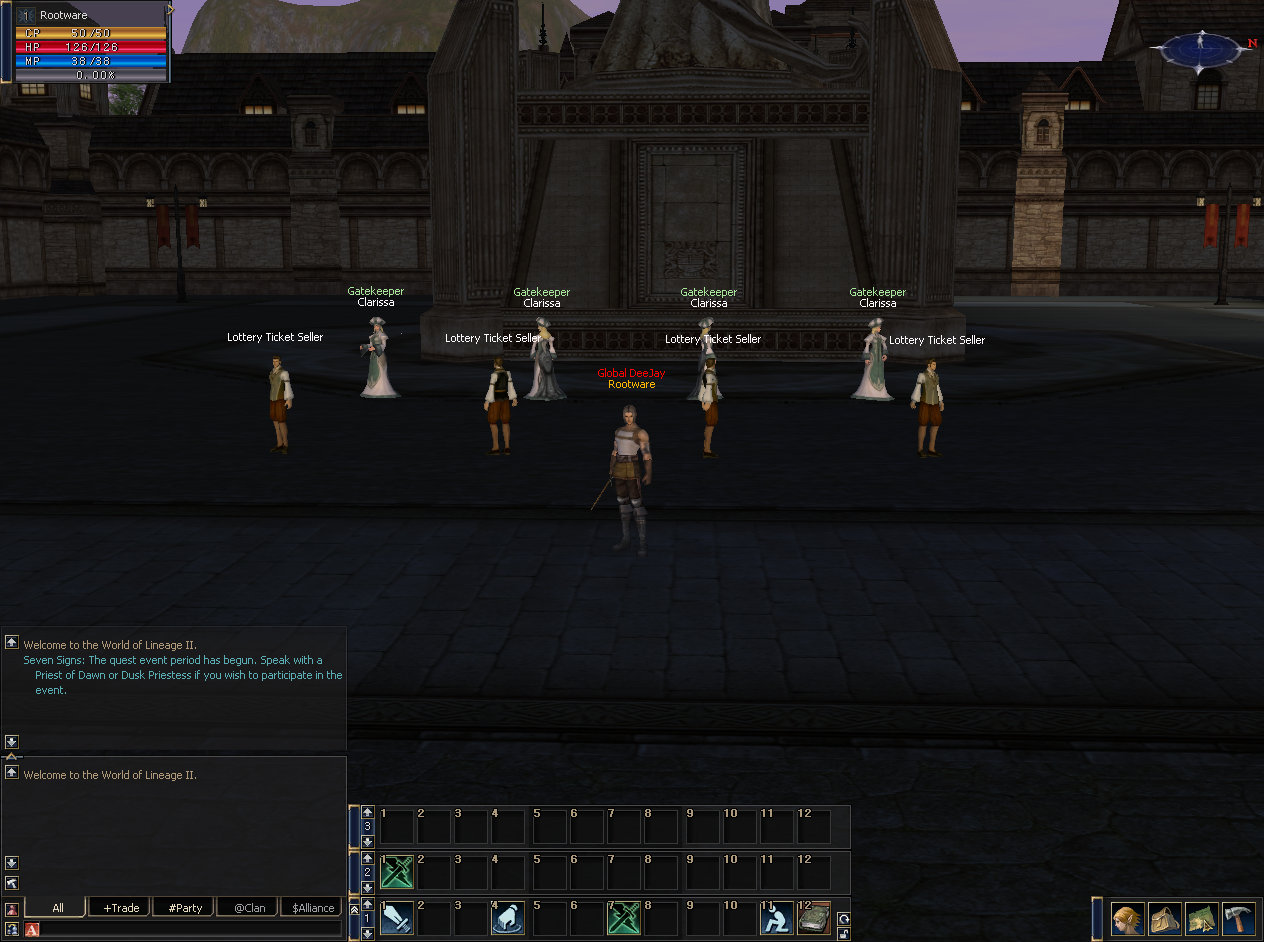Collapse the extra shortcut bars with double-arrow

pos(353,909)
